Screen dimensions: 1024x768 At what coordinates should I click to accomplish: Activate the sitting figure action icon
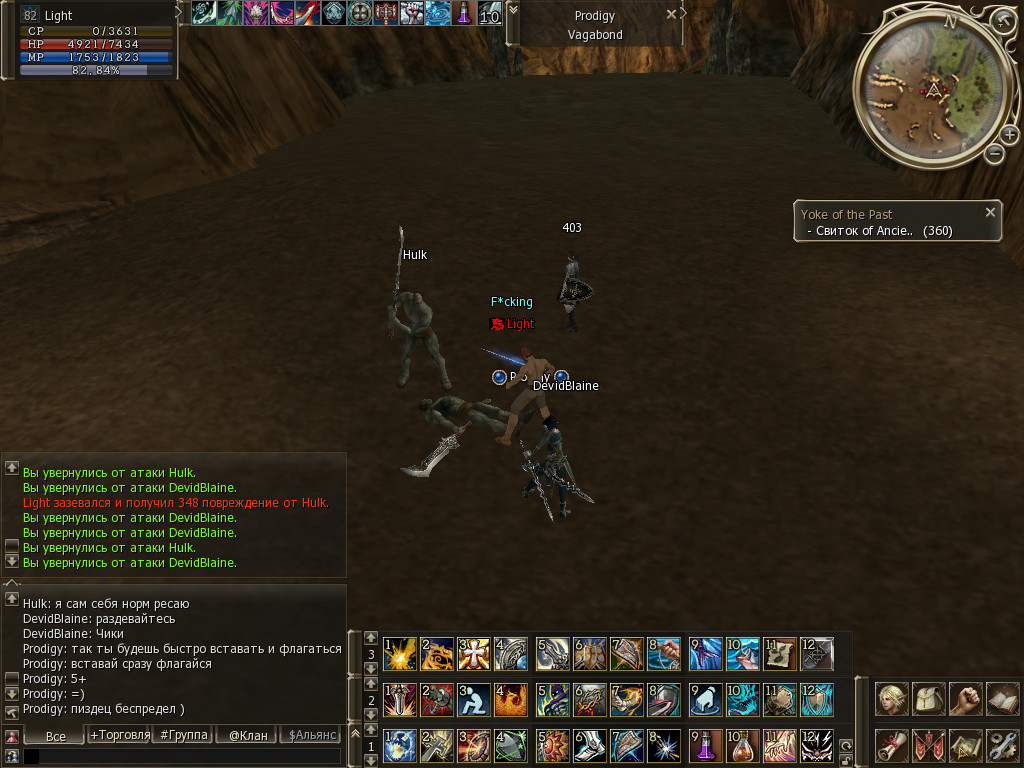coord(474,699)
